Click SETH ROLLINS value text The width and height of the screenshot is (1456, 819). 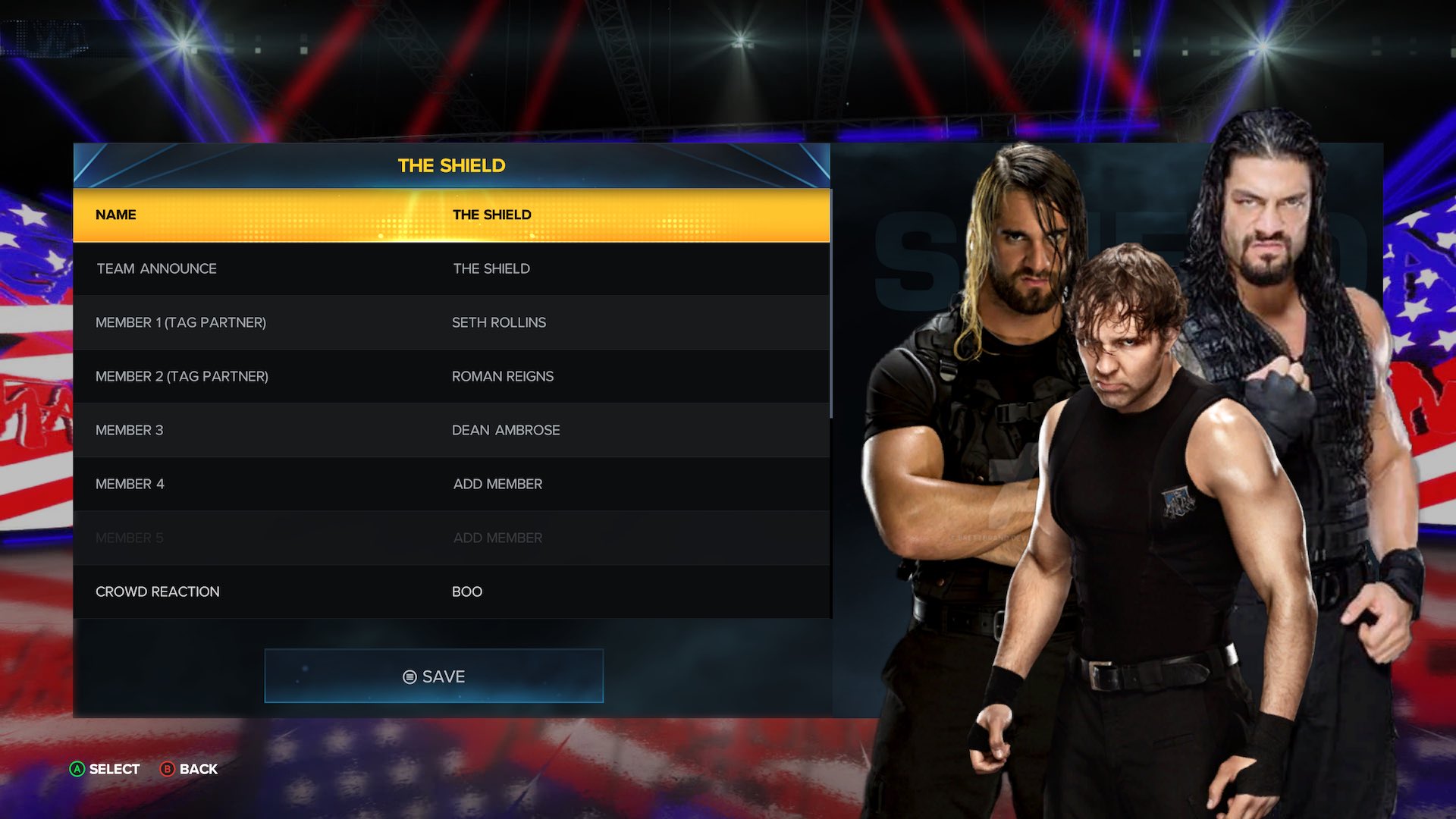[499, 322]
